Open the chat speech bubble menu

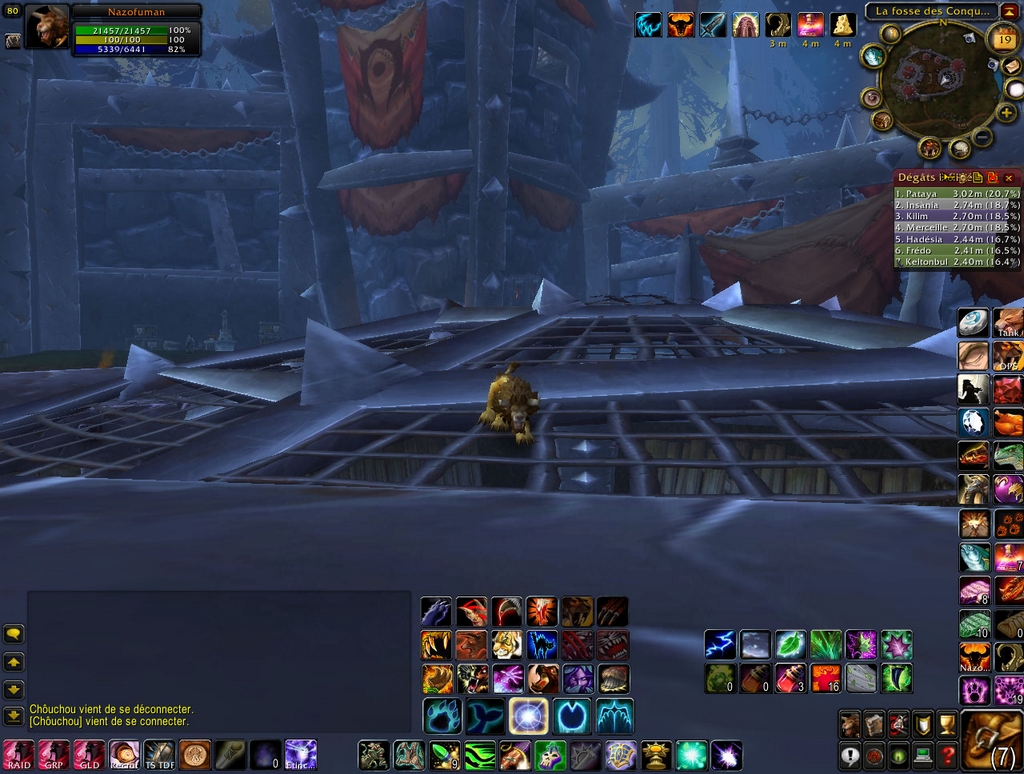tap(13, 633)
